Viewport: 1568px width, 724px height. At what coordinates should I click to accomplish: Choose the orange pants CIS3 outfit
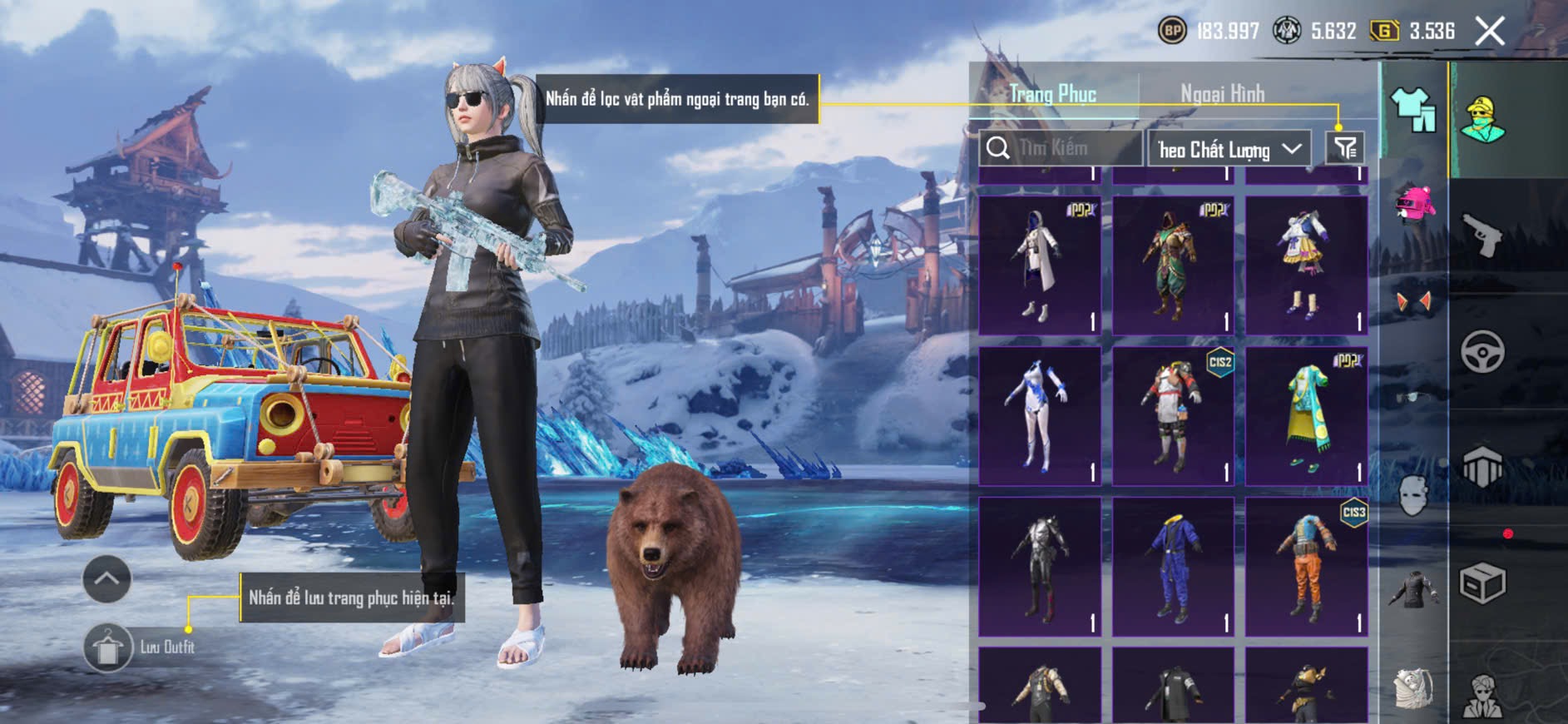click(x=1306, y=568)
